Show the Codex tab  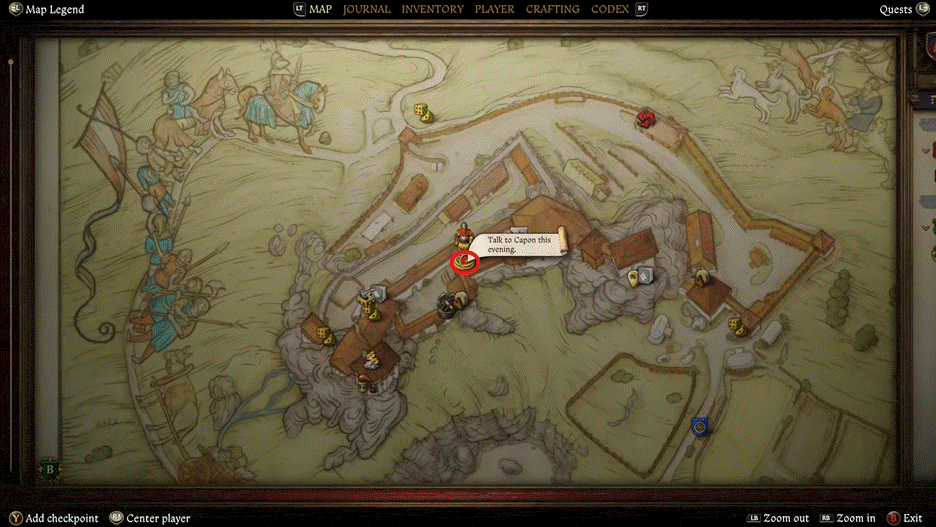coord(610,9)
